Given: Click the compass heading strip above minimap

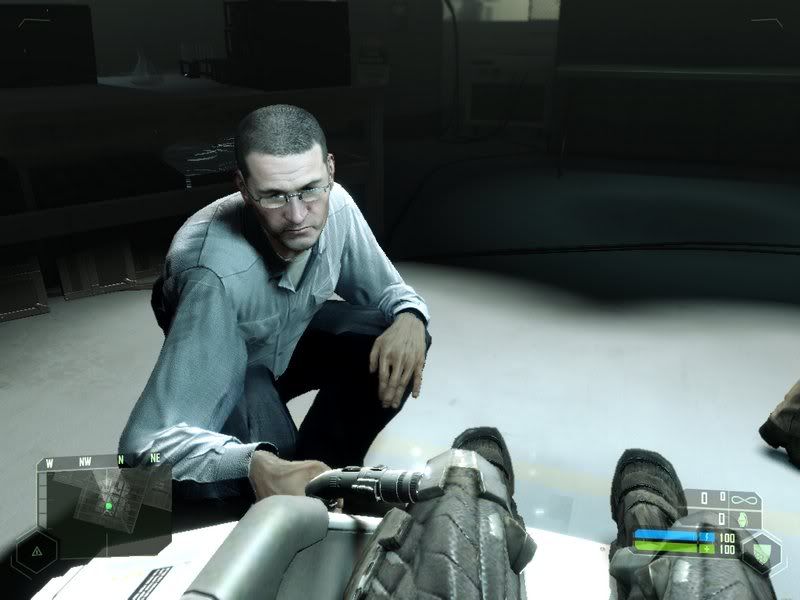Looking at the screenshot, I should click(103, 462).
